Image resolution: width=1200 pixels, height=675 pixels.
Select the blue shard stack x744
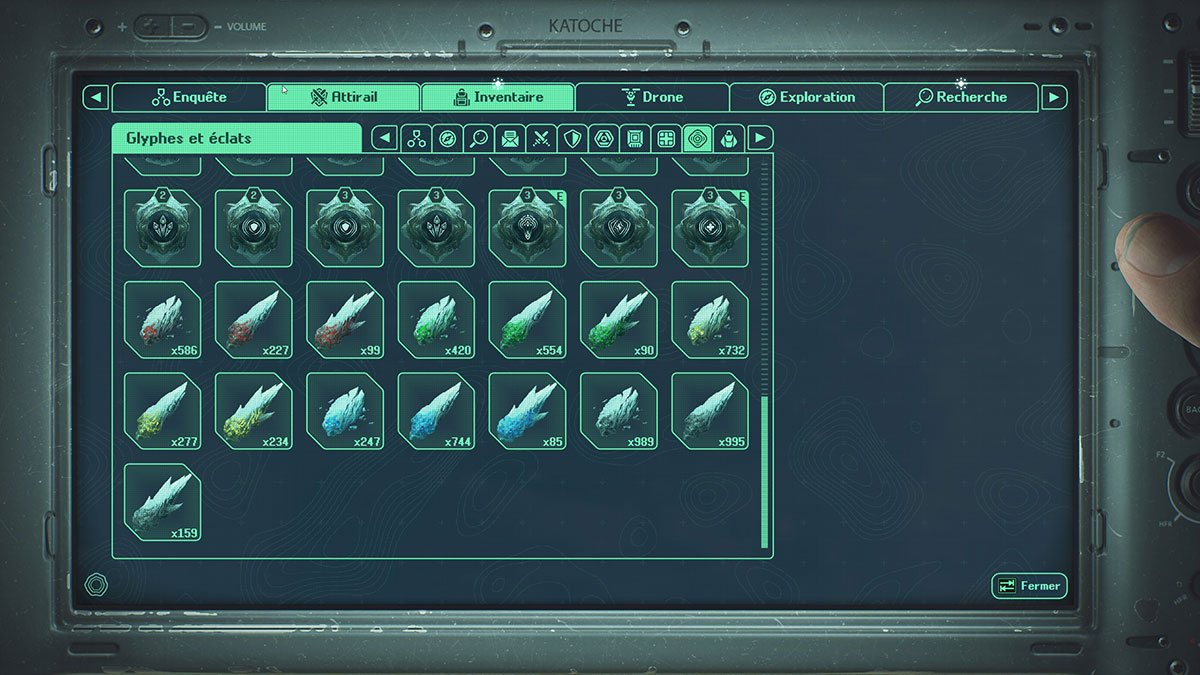point(436,411)
